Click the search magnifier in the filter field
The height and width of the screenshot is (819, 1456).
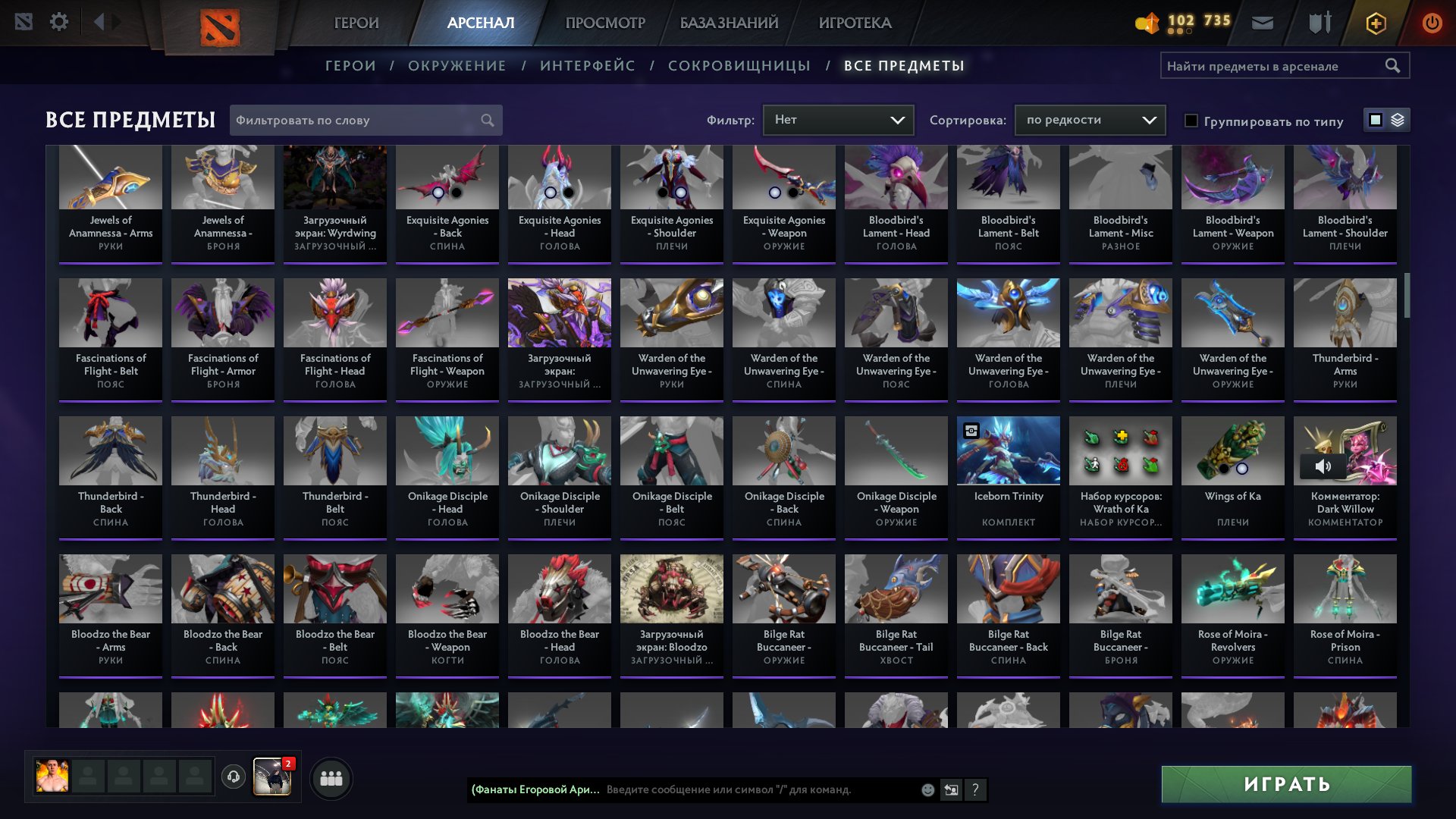[488, 120]
